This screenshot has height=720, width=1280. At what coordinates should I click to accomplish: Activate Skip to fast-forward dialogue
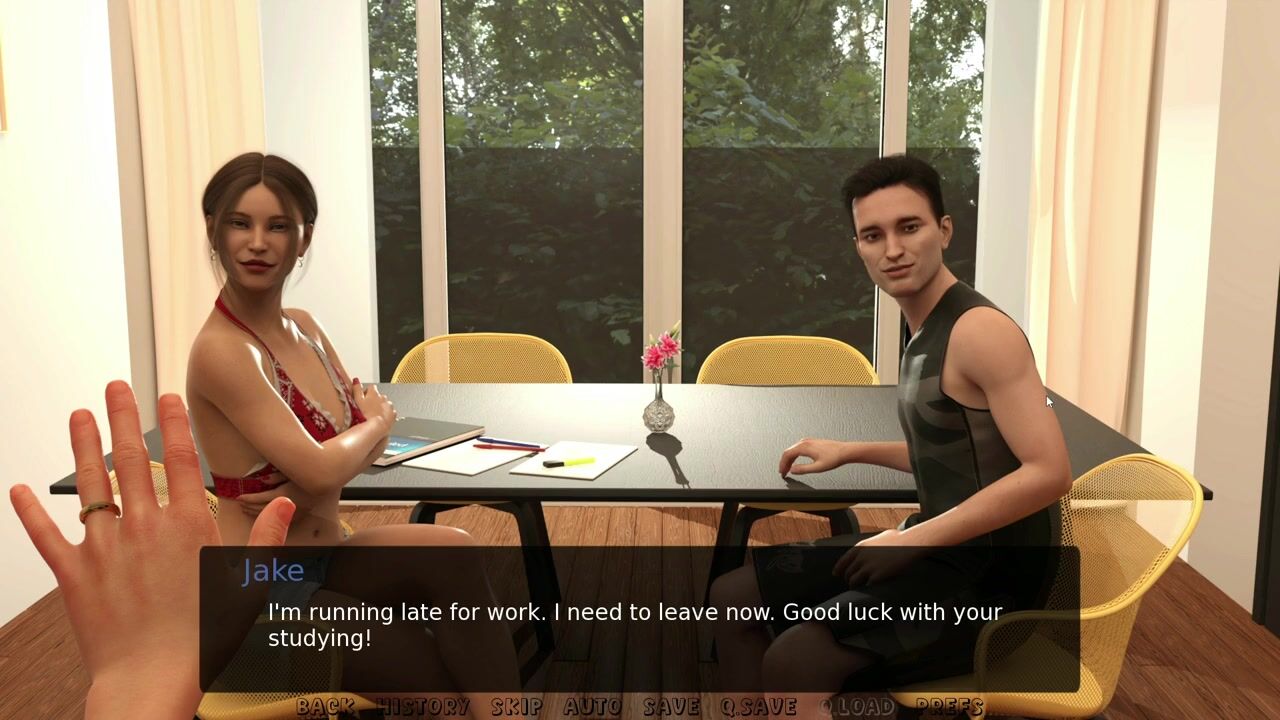coord(516,706)
